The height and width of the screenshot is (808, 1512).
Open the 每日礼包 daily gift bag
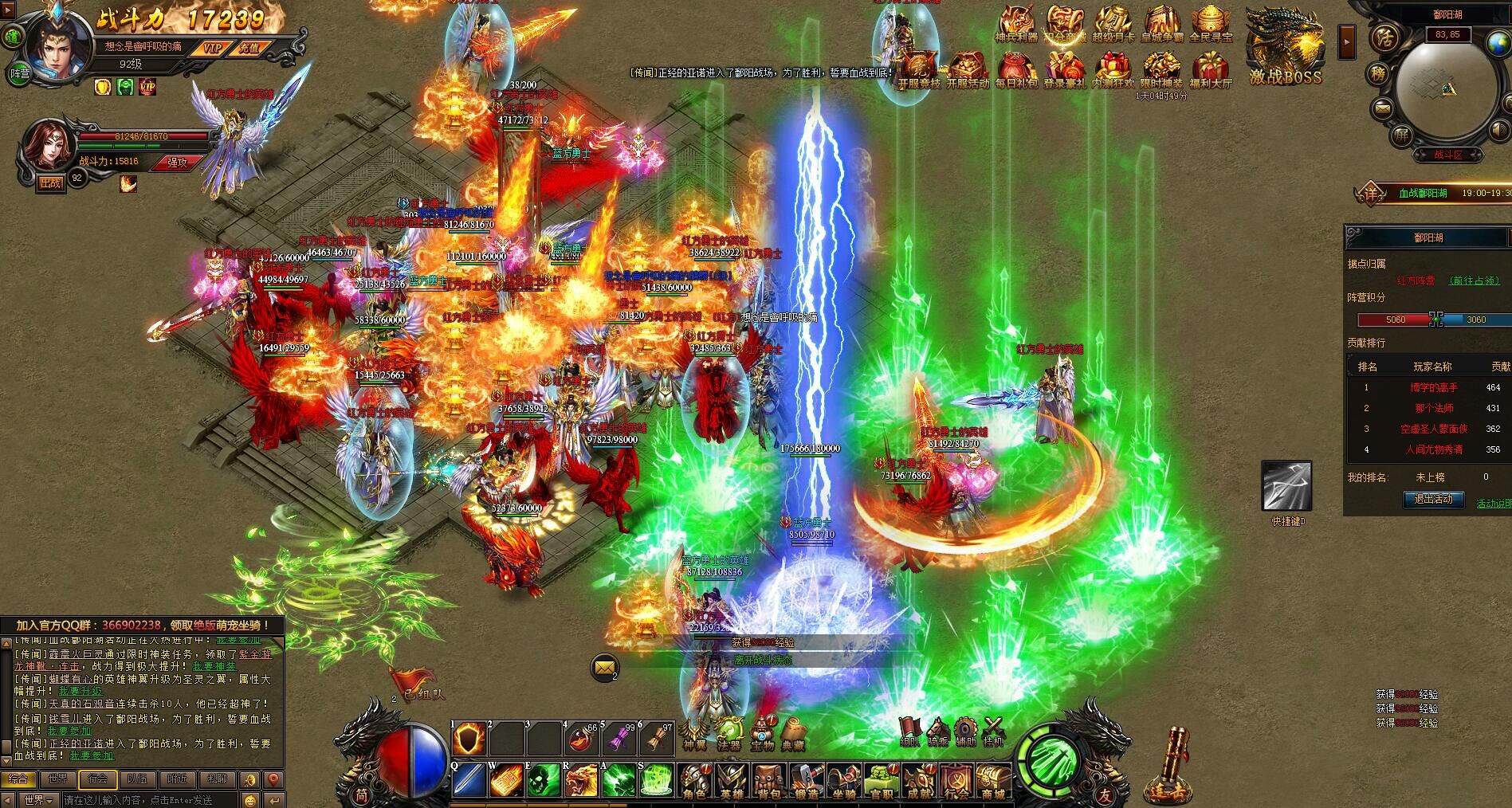coord(1015,70)
